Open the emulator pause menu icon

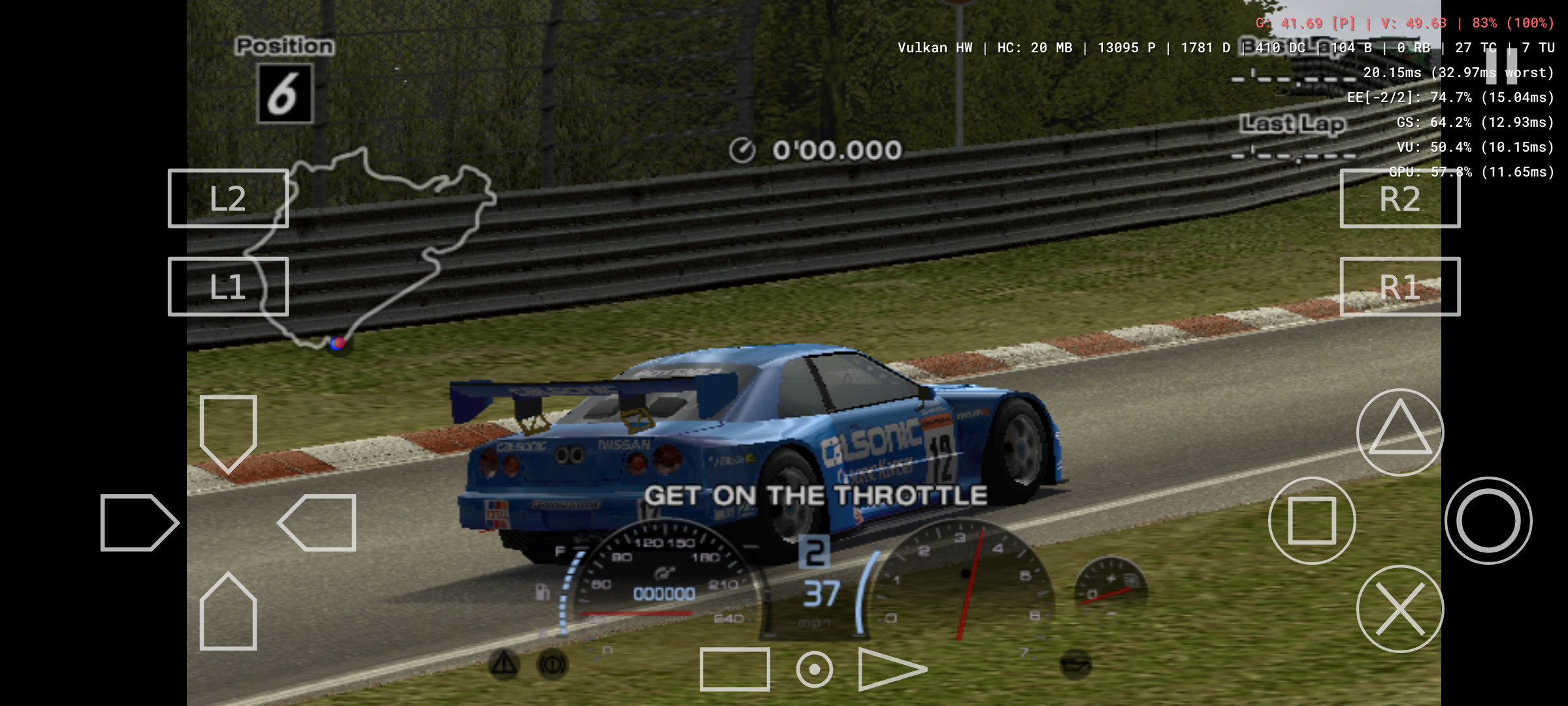(x=1501, y=65)
